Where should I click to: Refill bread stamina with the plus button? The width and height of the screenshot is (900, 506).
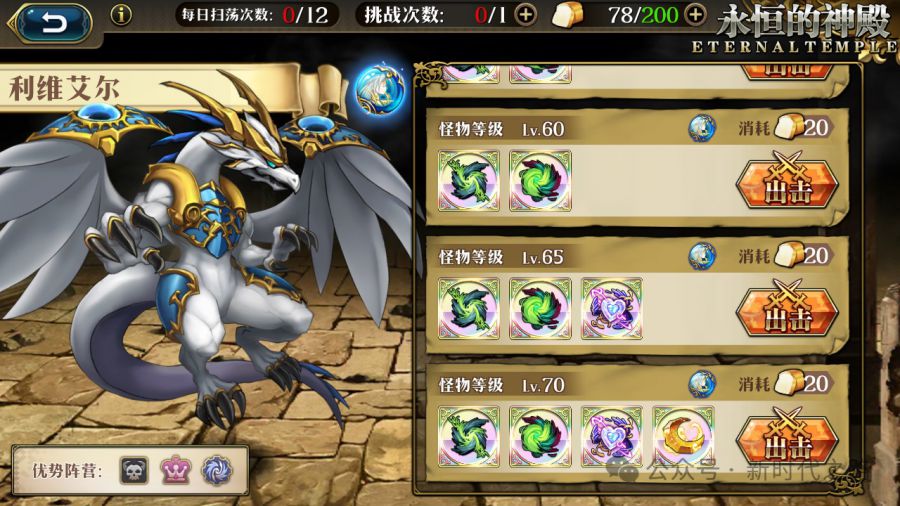coord(695,15)
